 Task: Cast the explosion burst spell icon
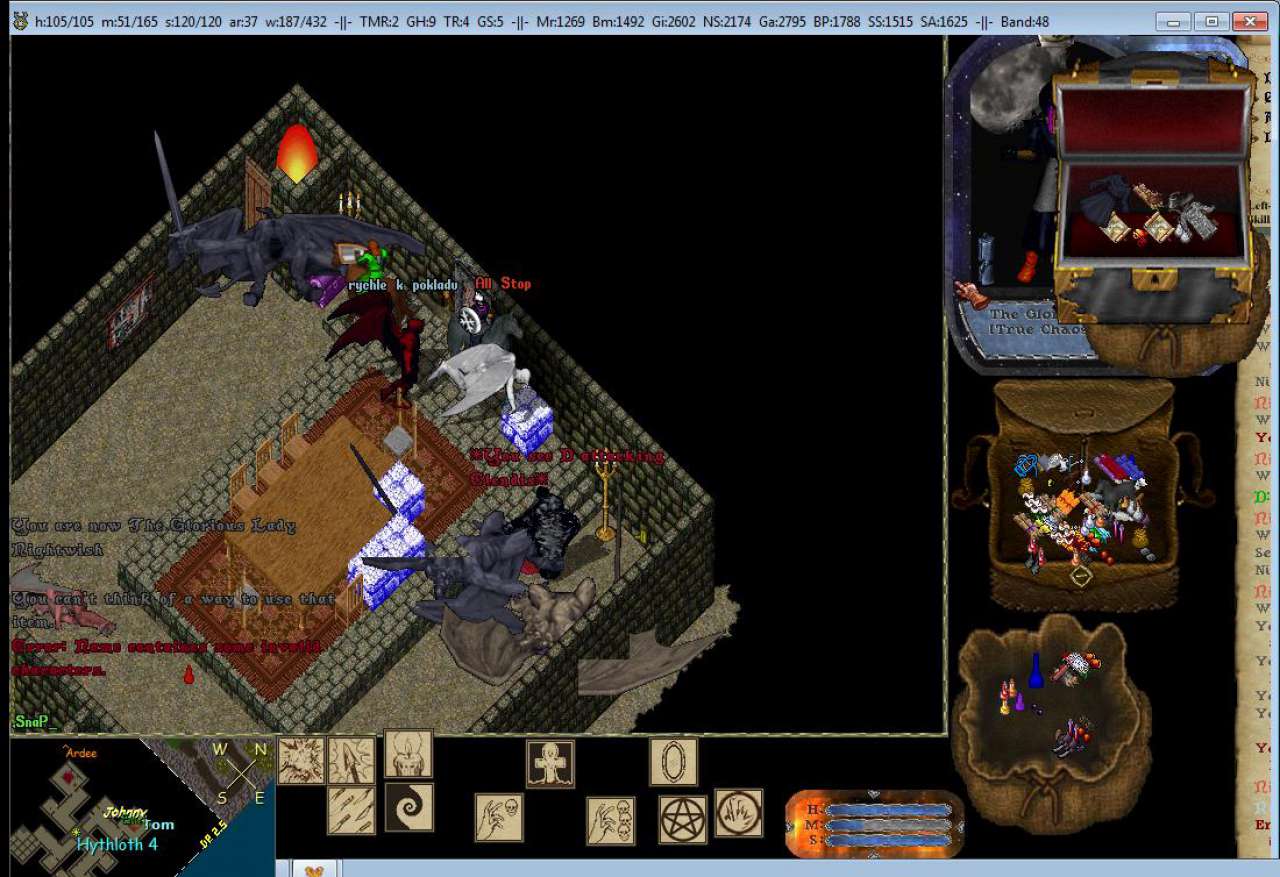(x=301, y=761)
